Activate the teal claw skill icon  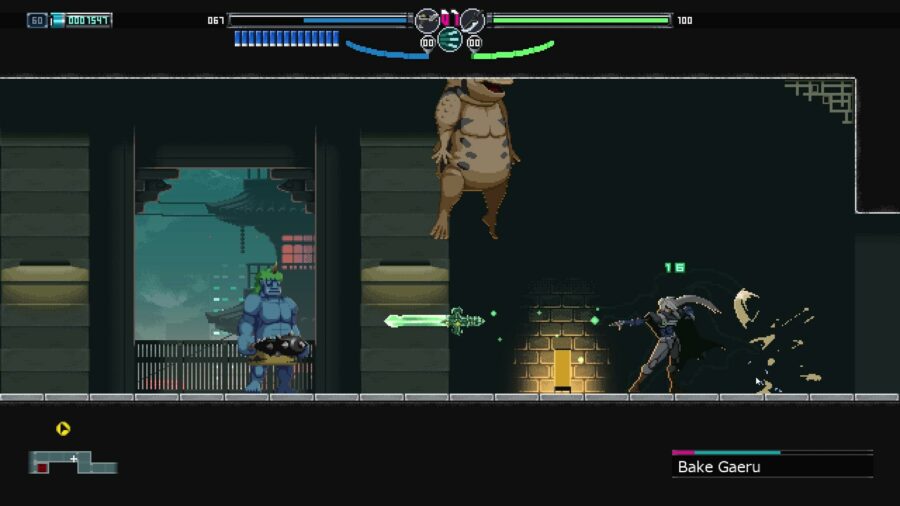(449, 39)
